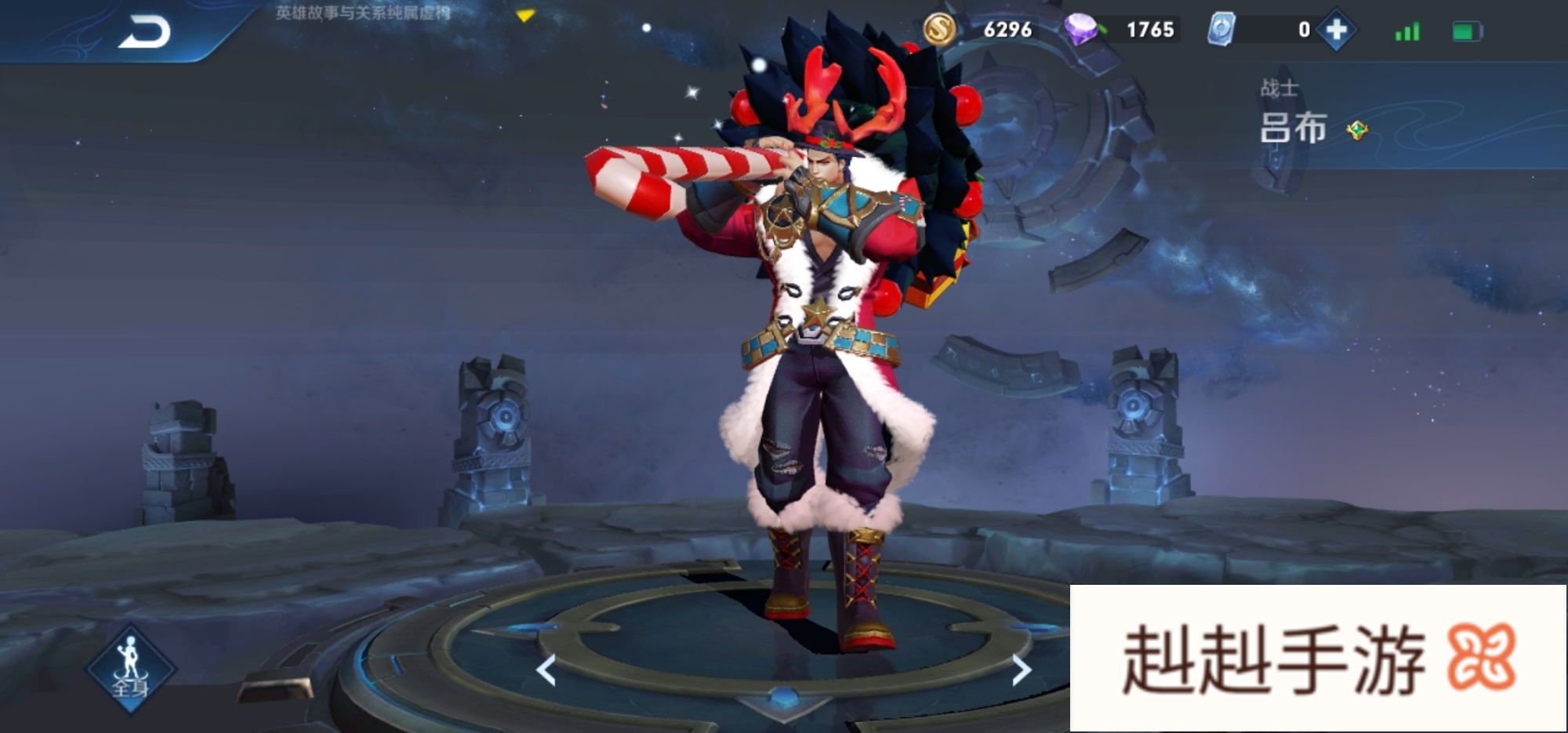Show the next skin with right arrow
Screen dimensions: 1568x733
[1020, 670]
